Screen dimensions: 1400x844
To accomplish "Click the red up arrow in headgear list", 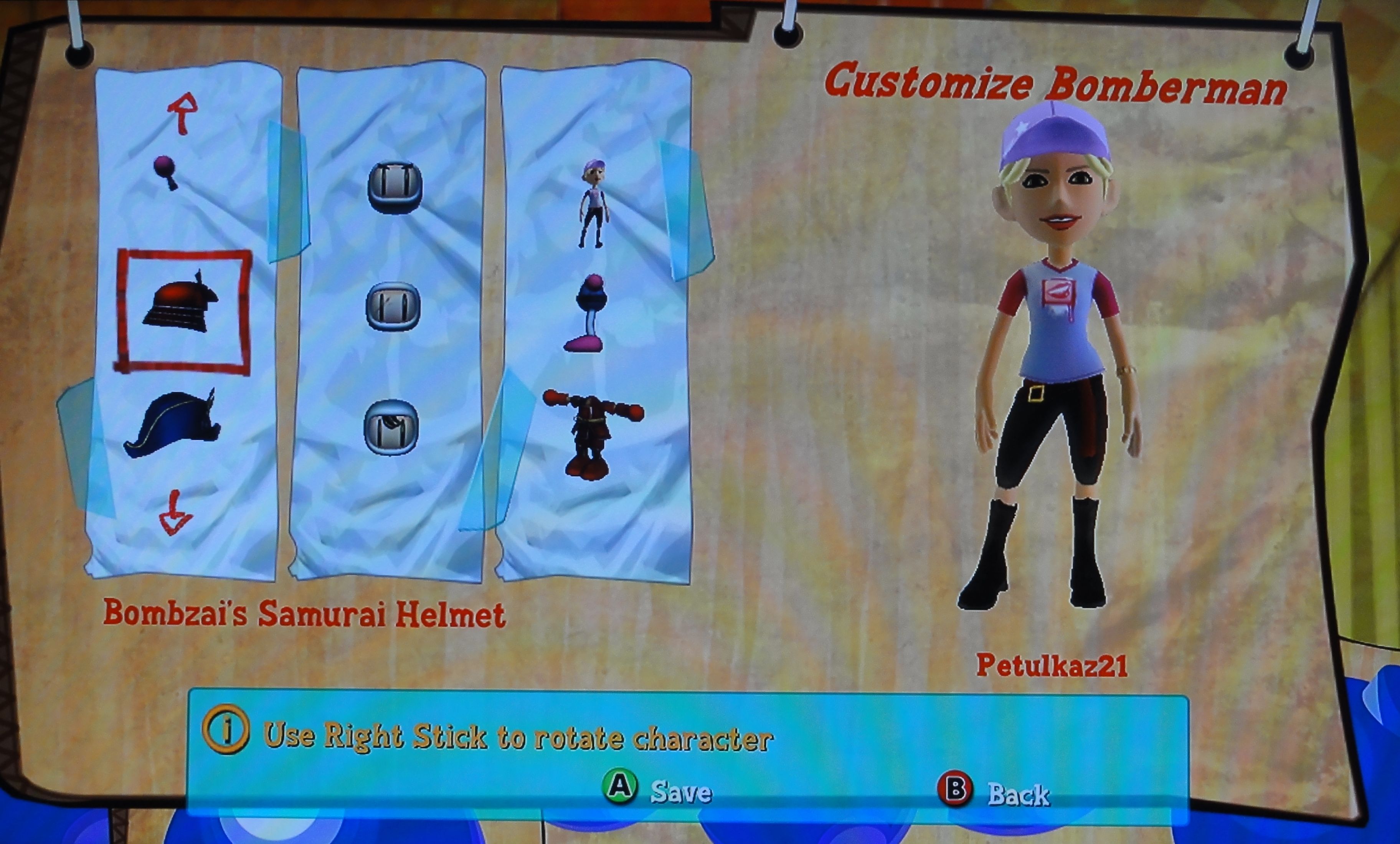I will [183, 114].
